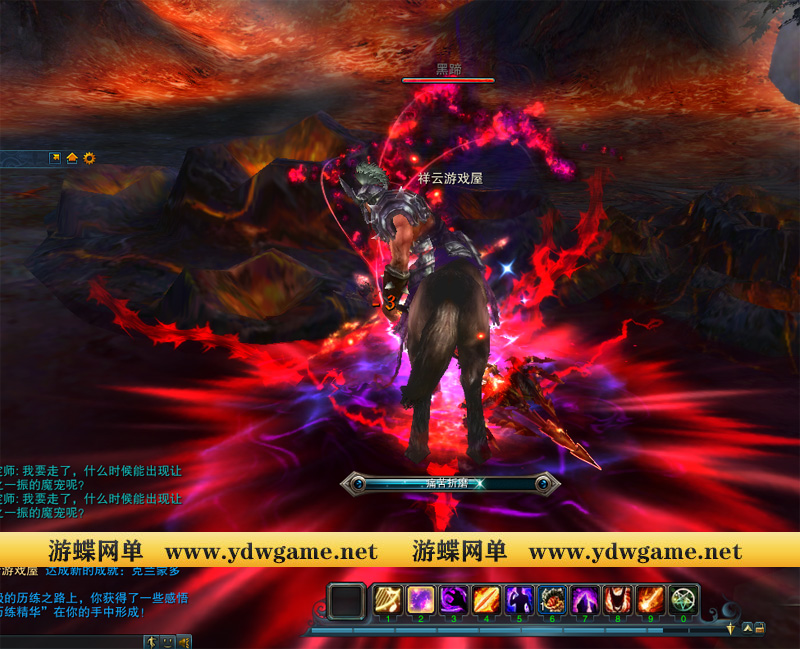Toggle the chat speaker sound icon
This screenshot has height=649, width=800.
184,641
